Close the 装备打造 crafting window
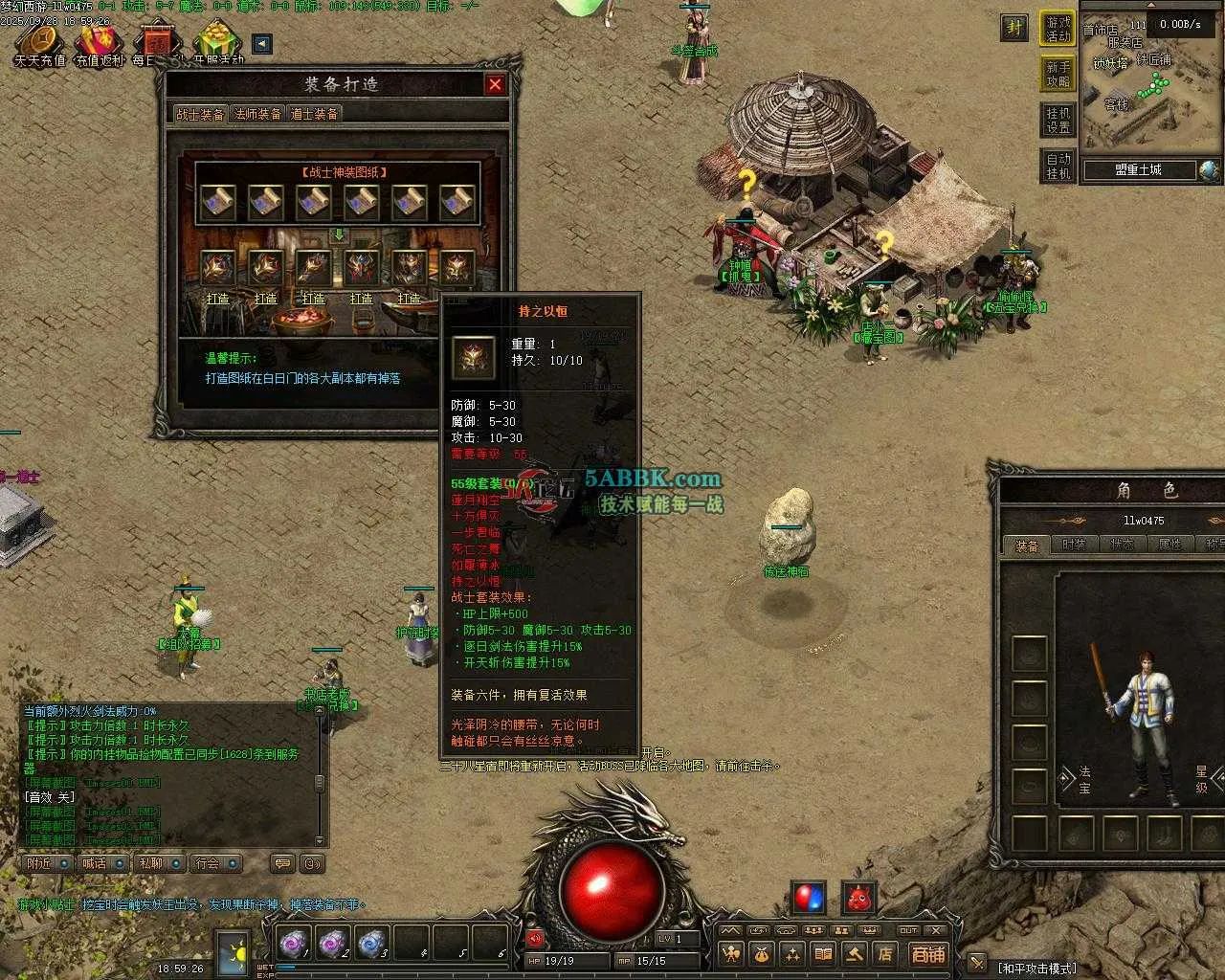The height and width of the screenshot is (980, 1225). pos(495,84)
